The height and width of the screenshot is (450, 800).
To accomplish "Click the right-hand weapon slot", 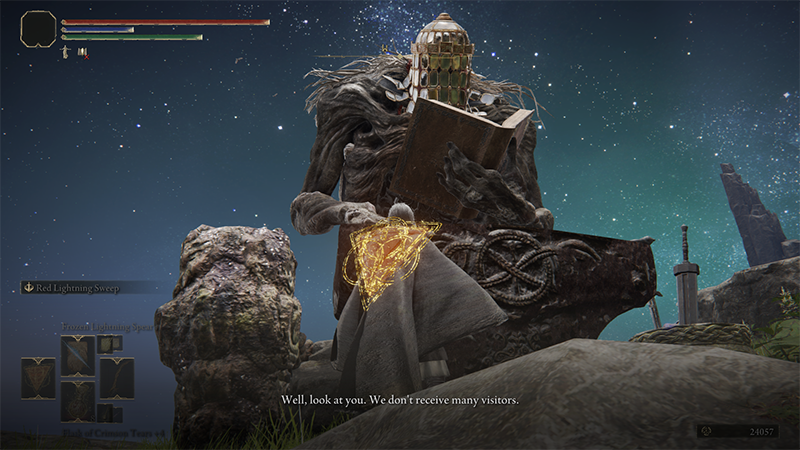I will click(117, 378).
